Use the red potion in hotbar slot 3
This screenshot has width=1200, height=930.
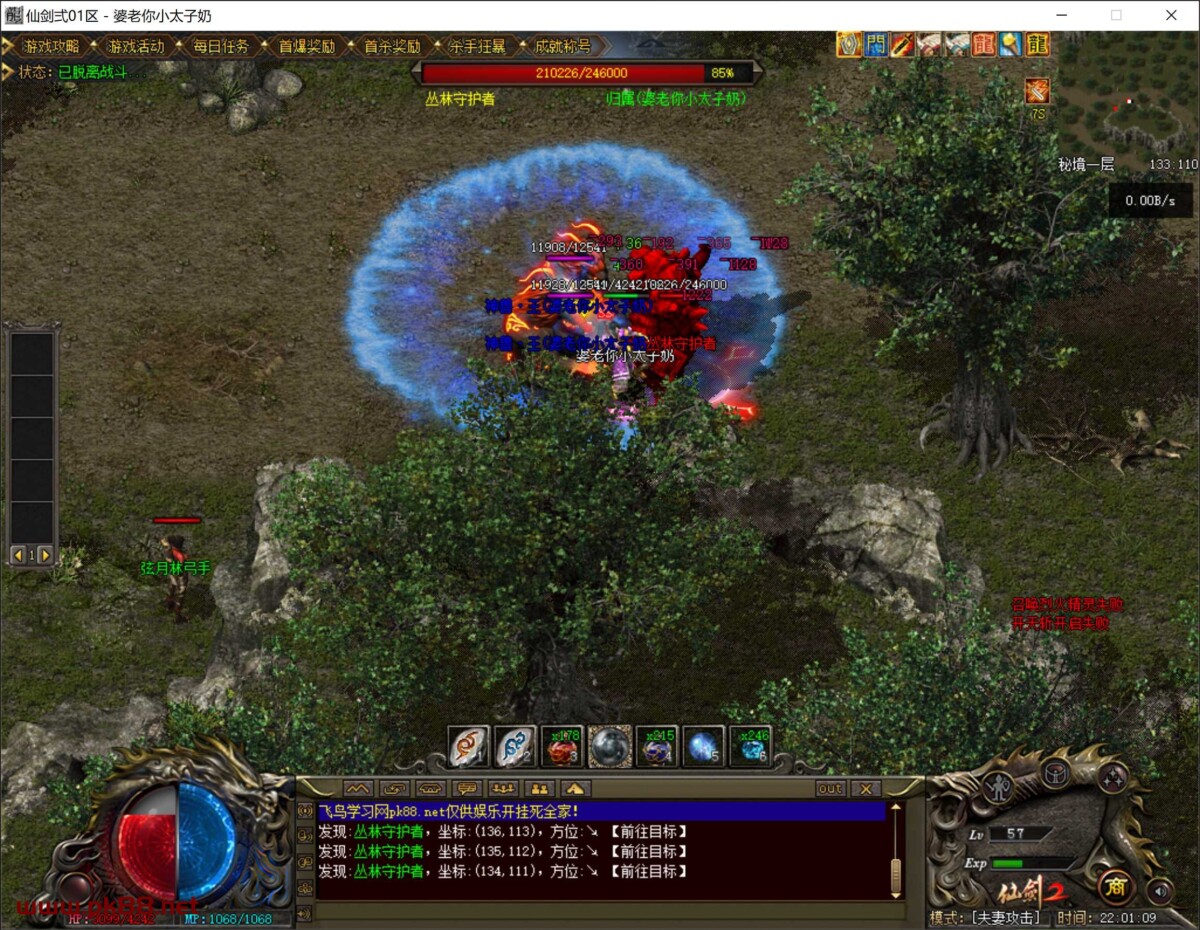(x=562, y=747)
